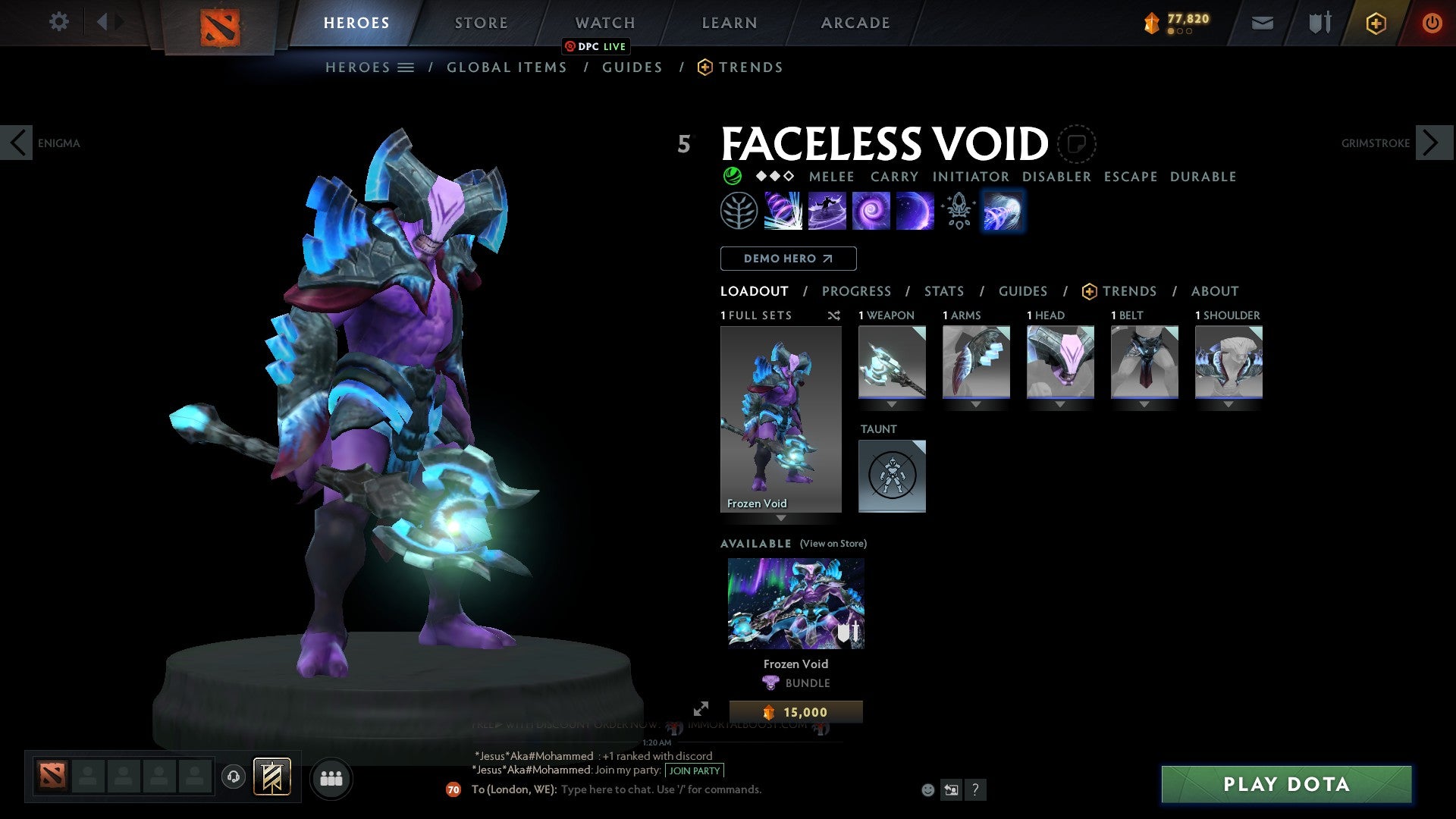This screenshot has width=1456, height=819.
Task: Expand the Weapon slot dropdown arrow
Action: [x=893, y=404]
